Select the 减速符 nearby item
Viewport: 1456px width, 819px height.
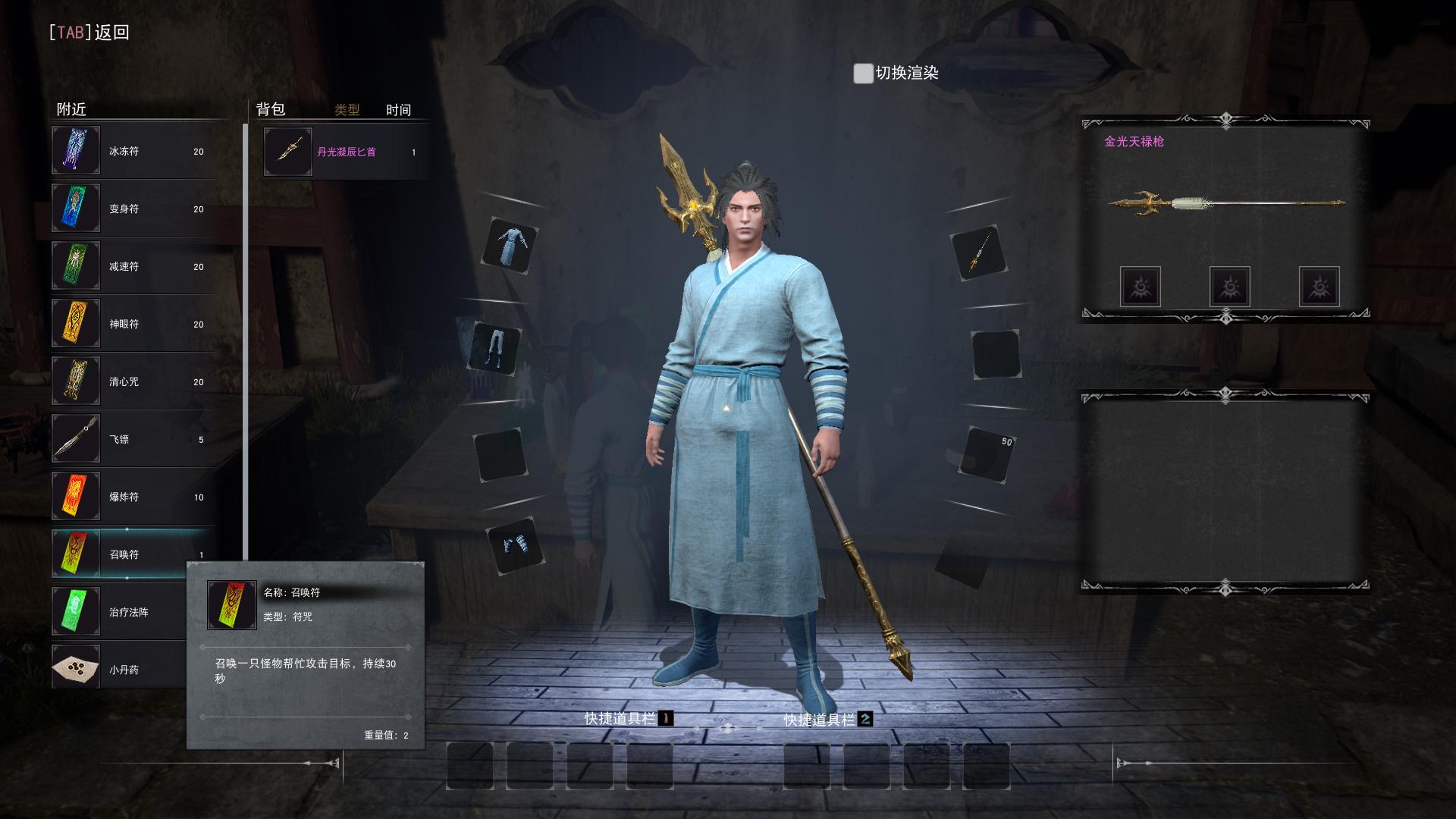(133, 266)
